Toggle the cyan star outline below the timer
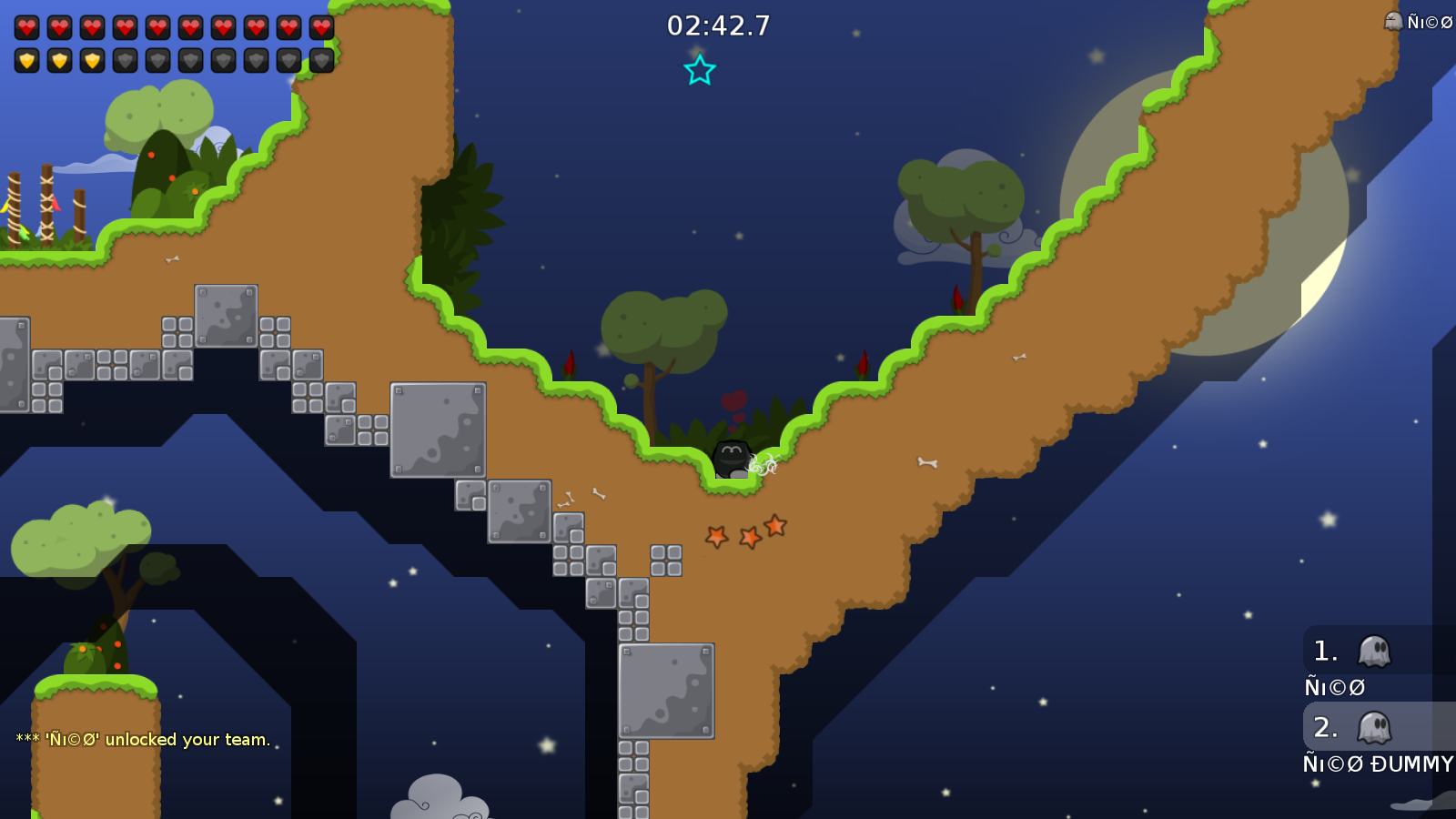 tap(700, 68)
